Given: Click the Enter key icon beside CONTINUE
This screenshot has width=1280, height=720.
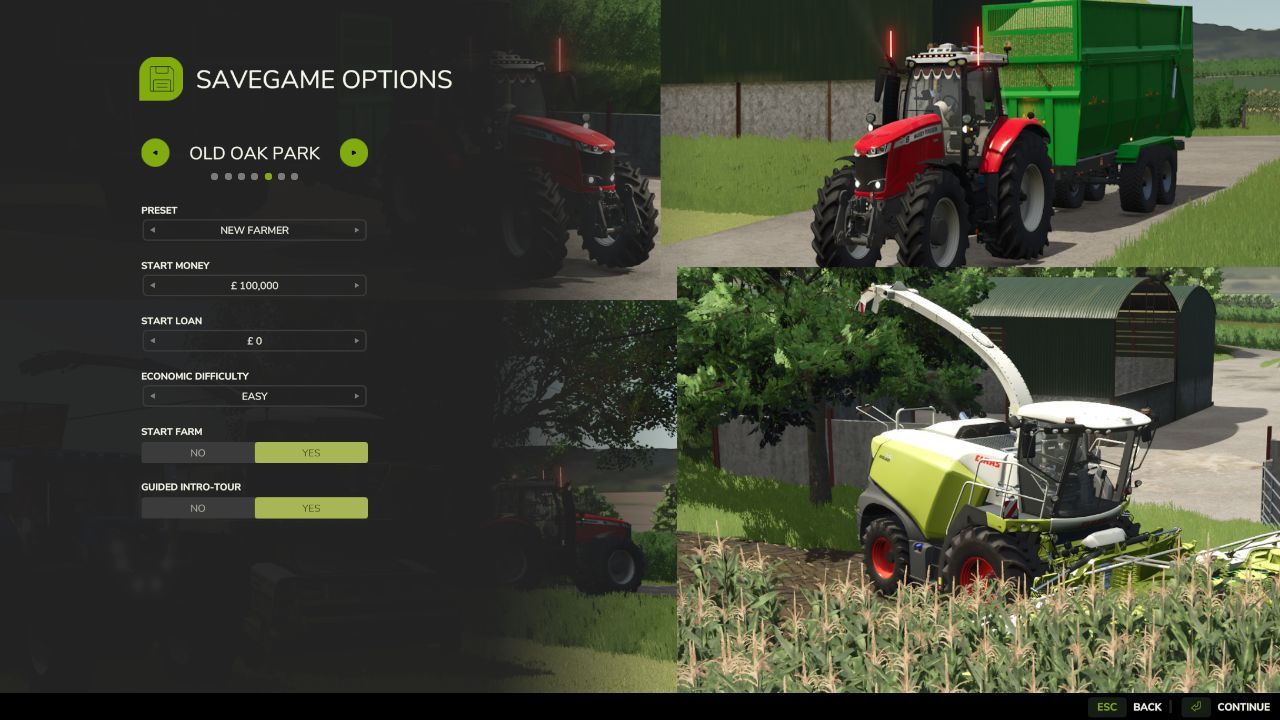Looking at the screenshot, I should click(1194, 706).
